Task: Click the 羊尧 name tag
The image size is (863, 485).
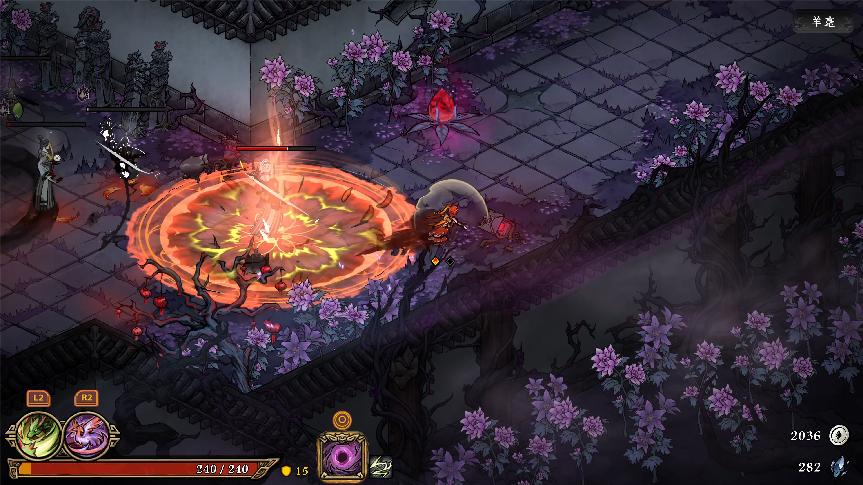Action: tap(823, 22)
